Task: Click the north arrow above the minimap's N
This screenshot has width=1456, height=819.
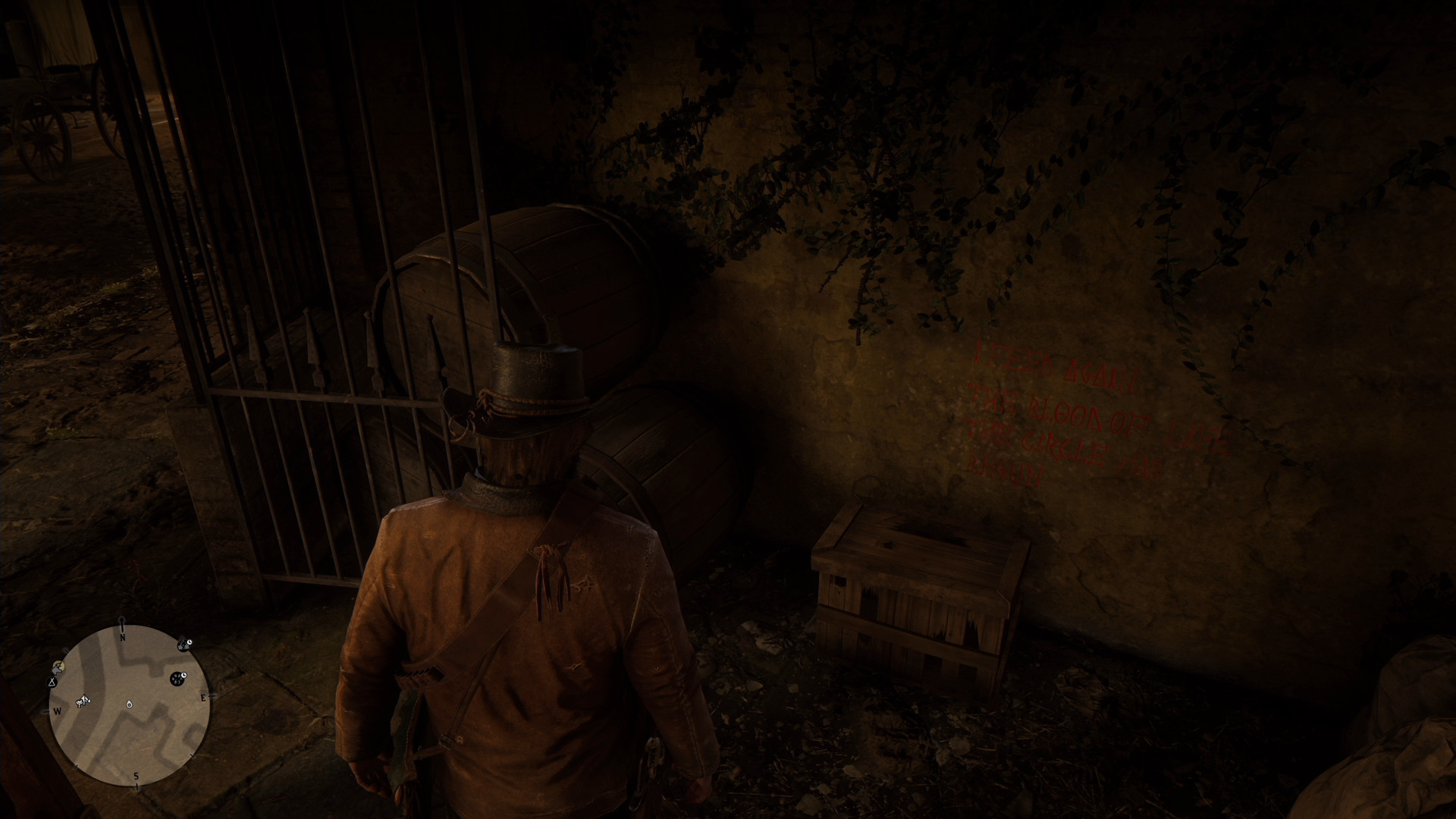Action: click(121, 622)
